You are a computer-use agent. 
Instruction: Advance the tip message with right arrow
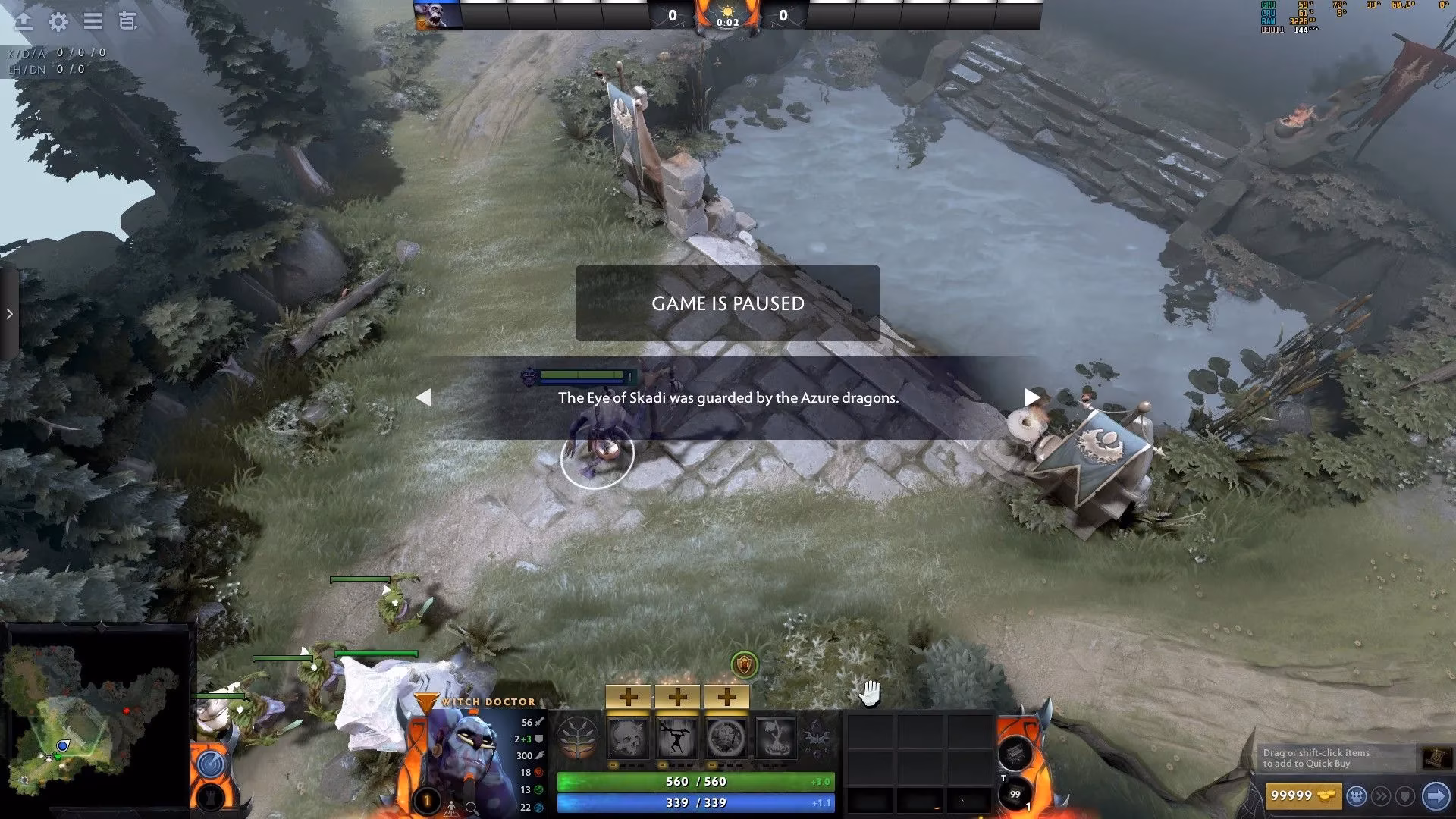1031,397
